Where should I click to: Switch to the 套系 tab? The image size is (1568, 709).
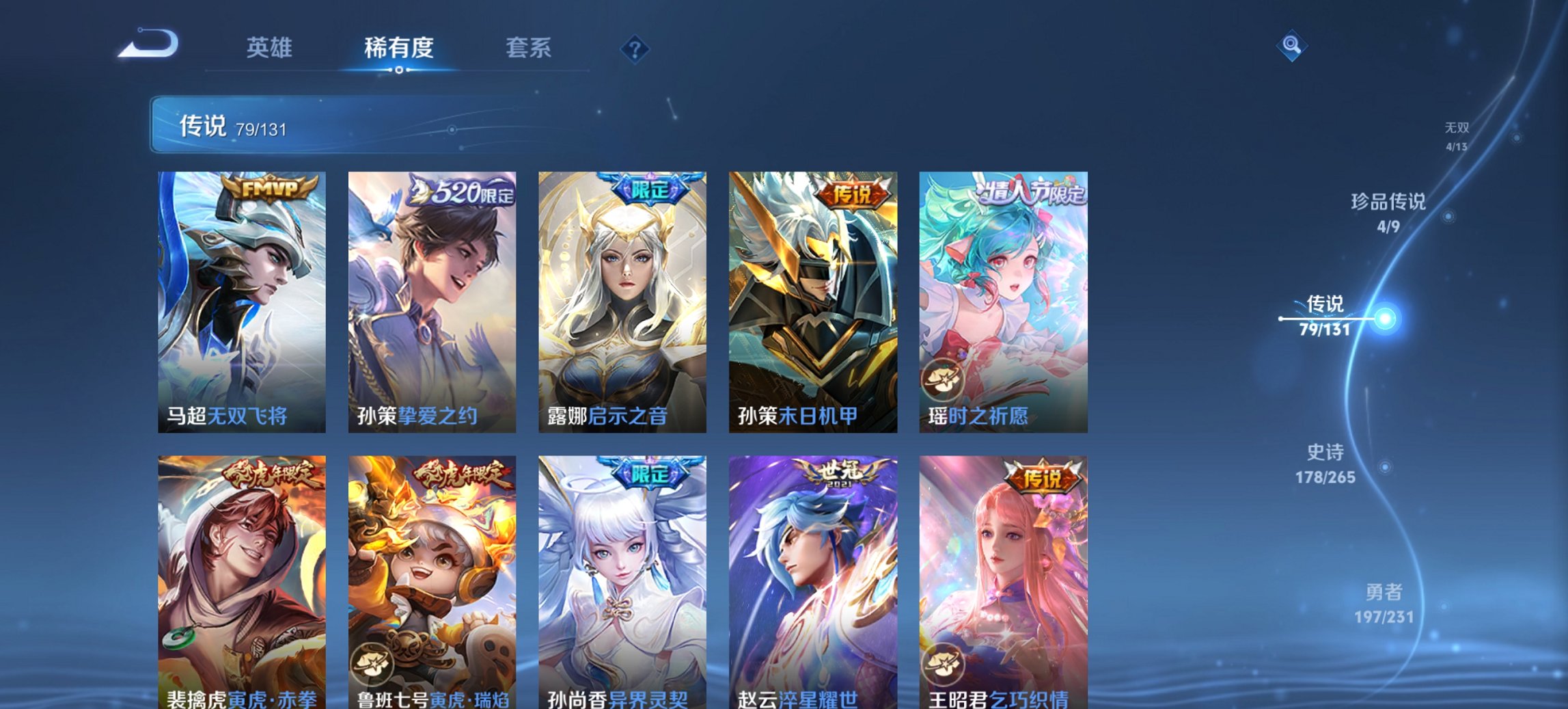pyautogui.click(x=528, y=48)
